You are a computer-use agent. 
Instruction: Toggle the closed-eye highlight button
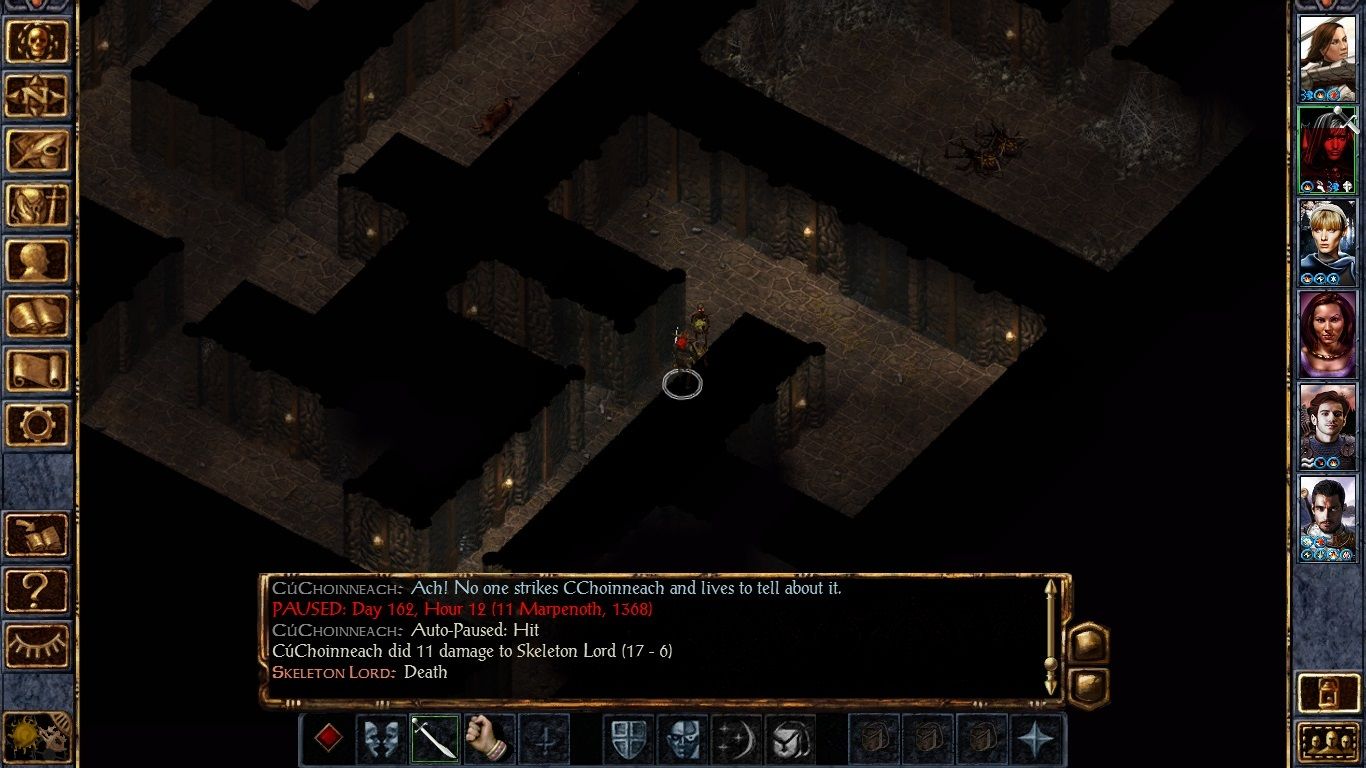(x=38, y=646)
